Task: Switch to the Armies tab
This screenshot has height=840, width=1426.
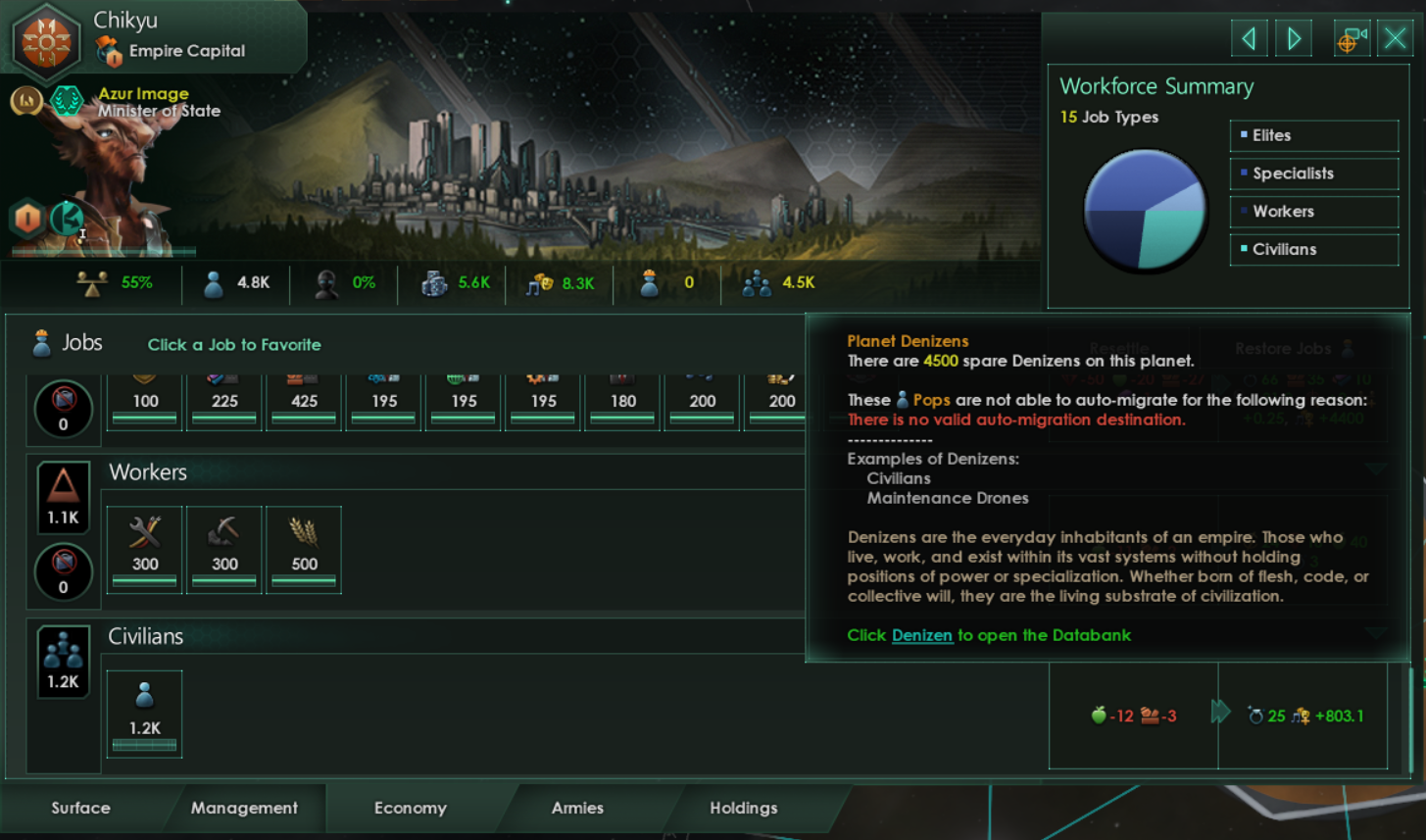Action: (576, 808)
